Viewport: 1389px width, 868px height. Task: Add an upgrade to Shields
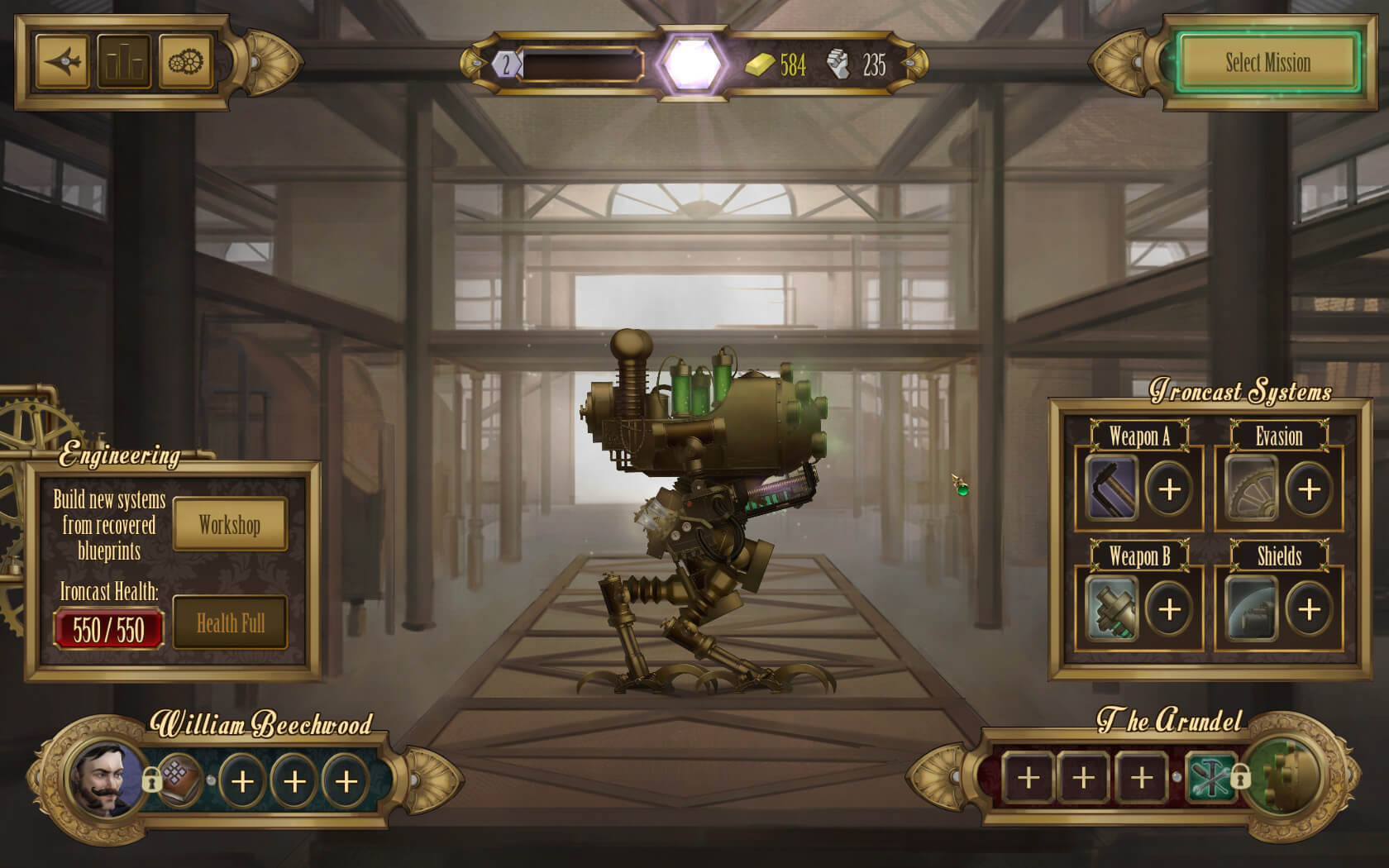(1309, 609)
